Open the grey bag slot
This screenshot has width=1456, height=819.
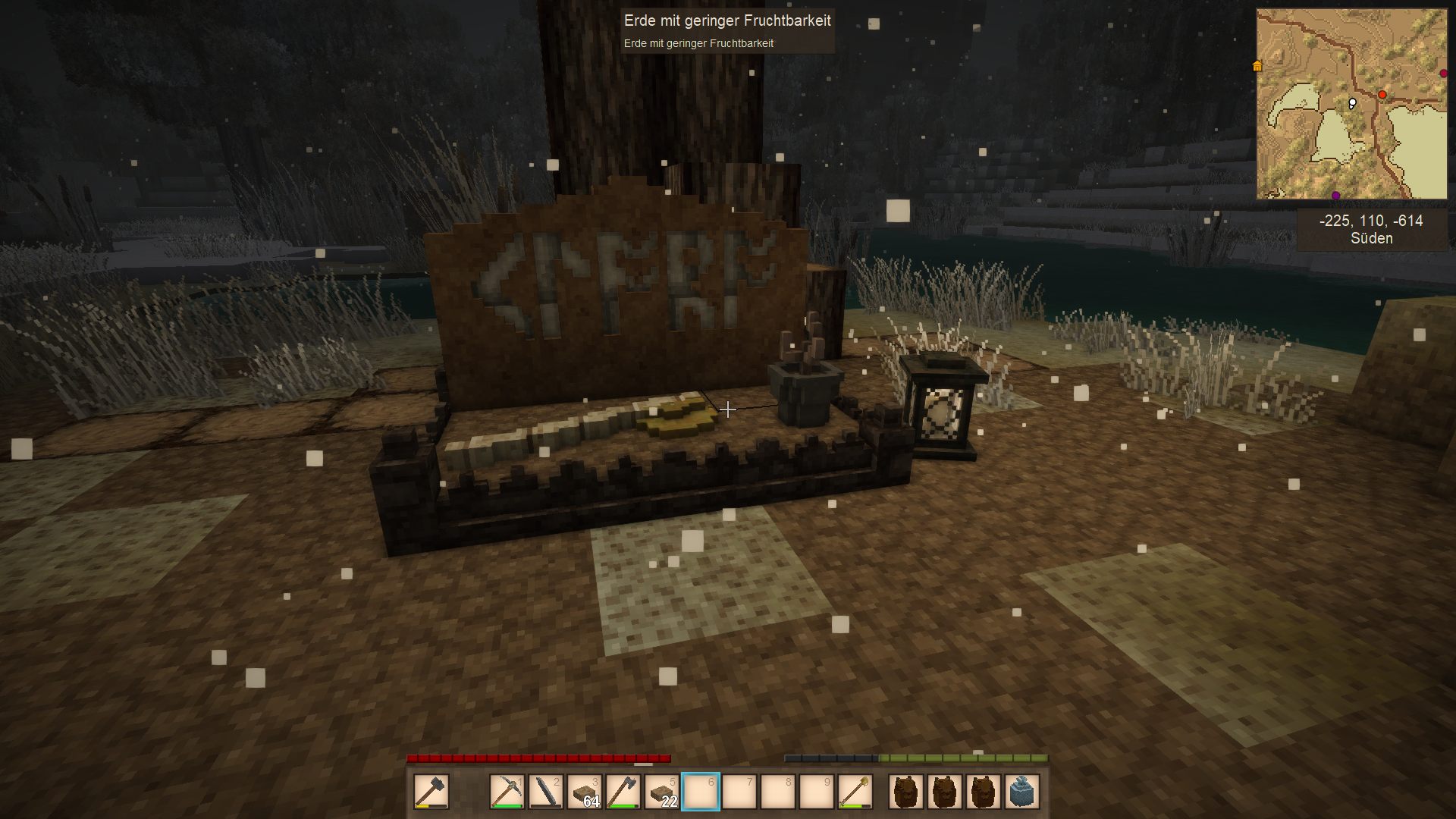click(x=1021, y=792)
